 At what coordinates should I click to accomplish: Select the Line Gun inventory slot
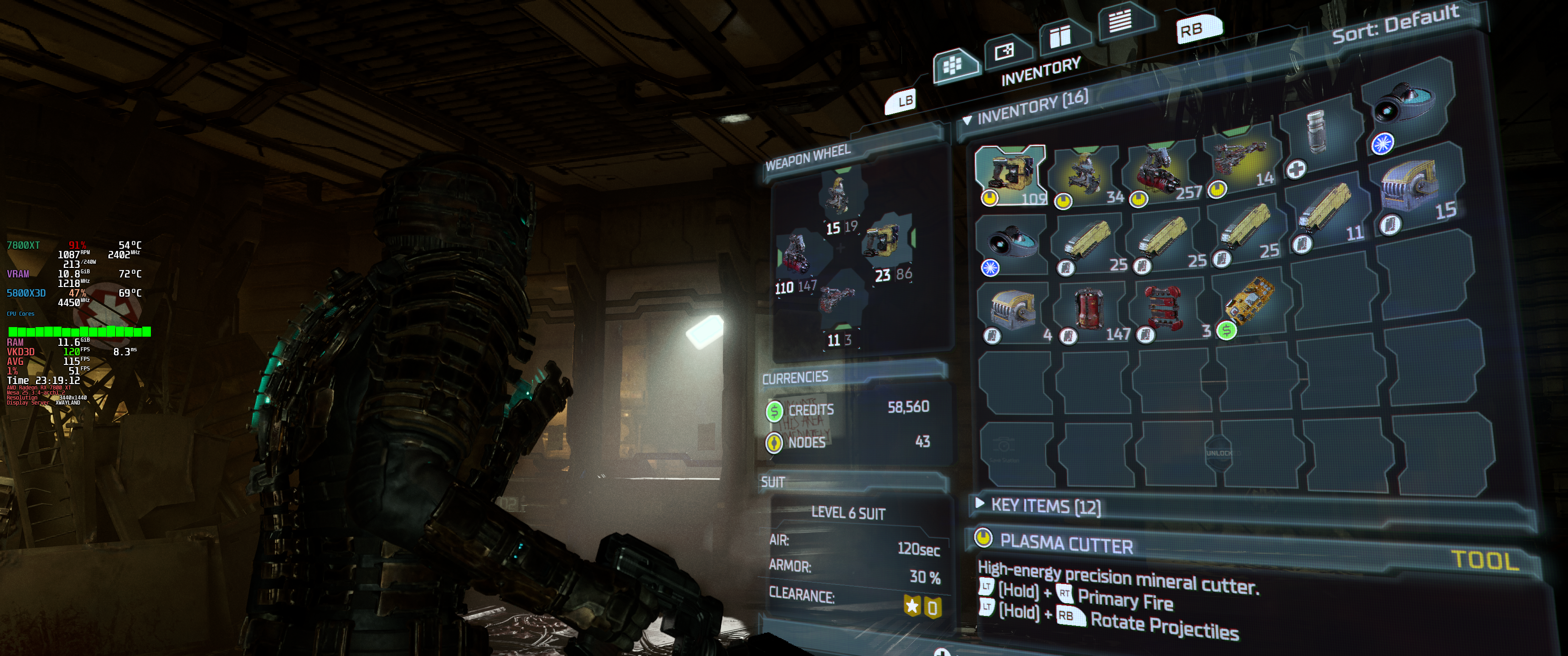(x=1239, y=161)
